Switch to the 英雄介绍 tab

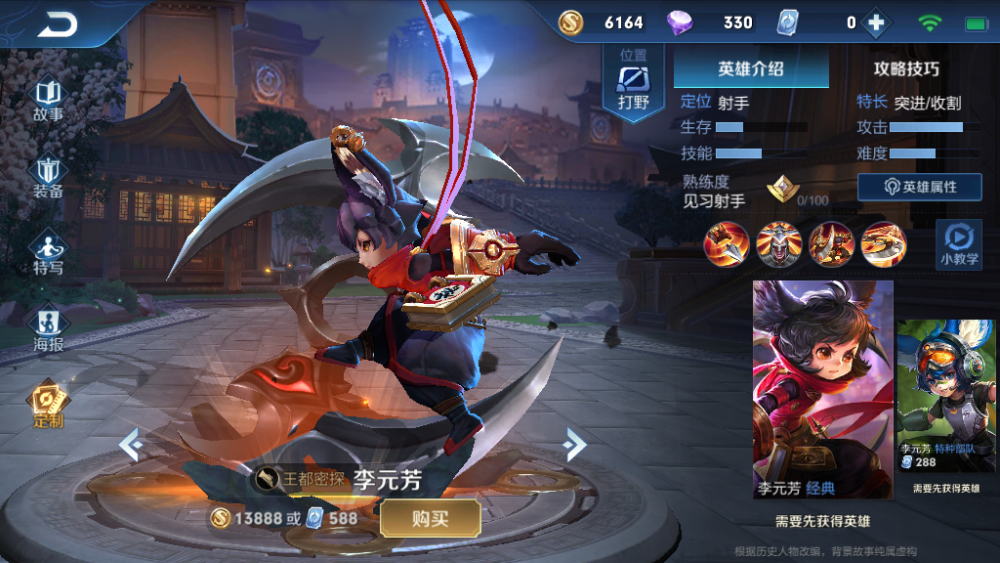[751, 69]
